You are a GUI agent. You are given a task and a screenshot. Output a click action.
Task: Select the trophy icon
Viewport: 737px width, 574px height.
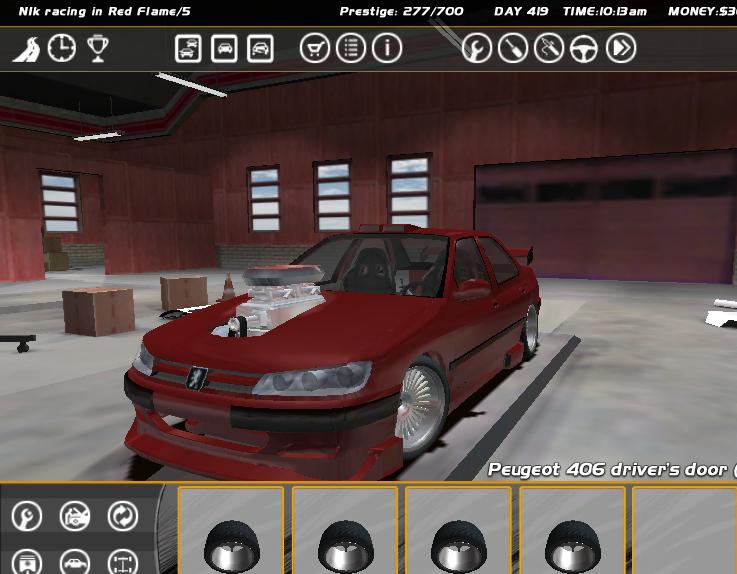pos(97,48)
